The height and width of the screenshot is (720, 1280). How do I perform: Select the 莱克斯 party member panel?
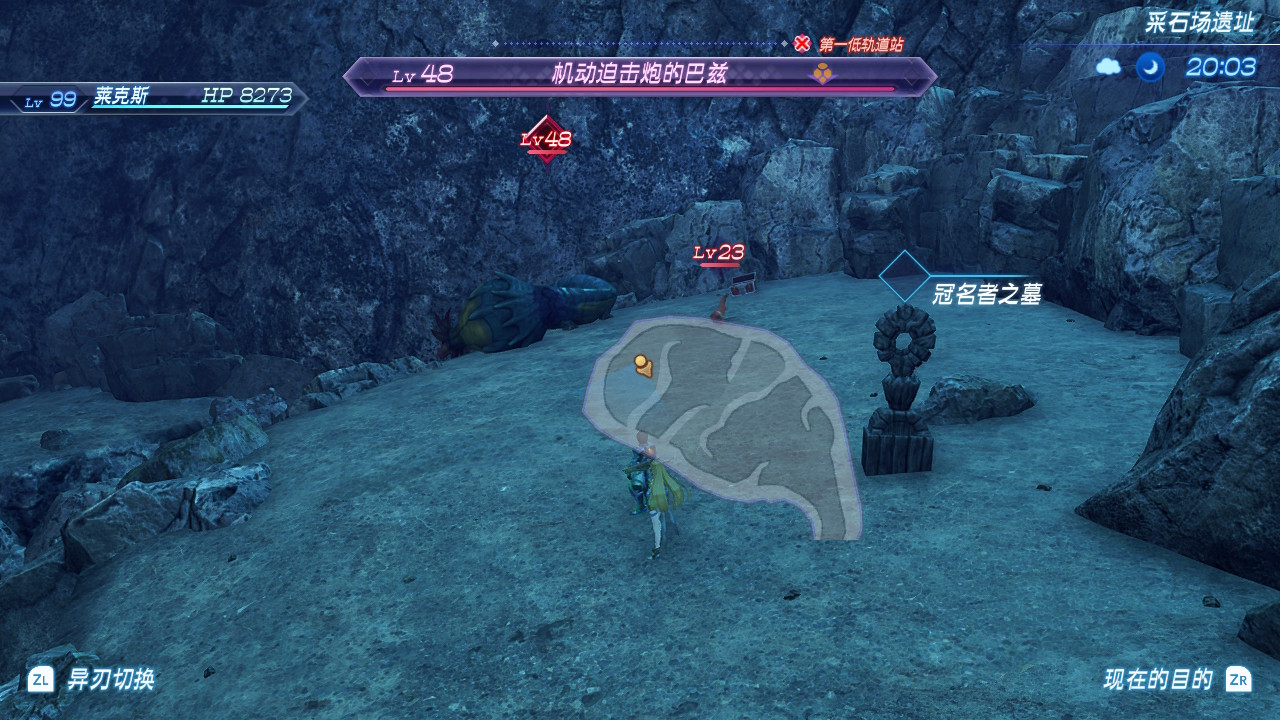tap(155, 98)
